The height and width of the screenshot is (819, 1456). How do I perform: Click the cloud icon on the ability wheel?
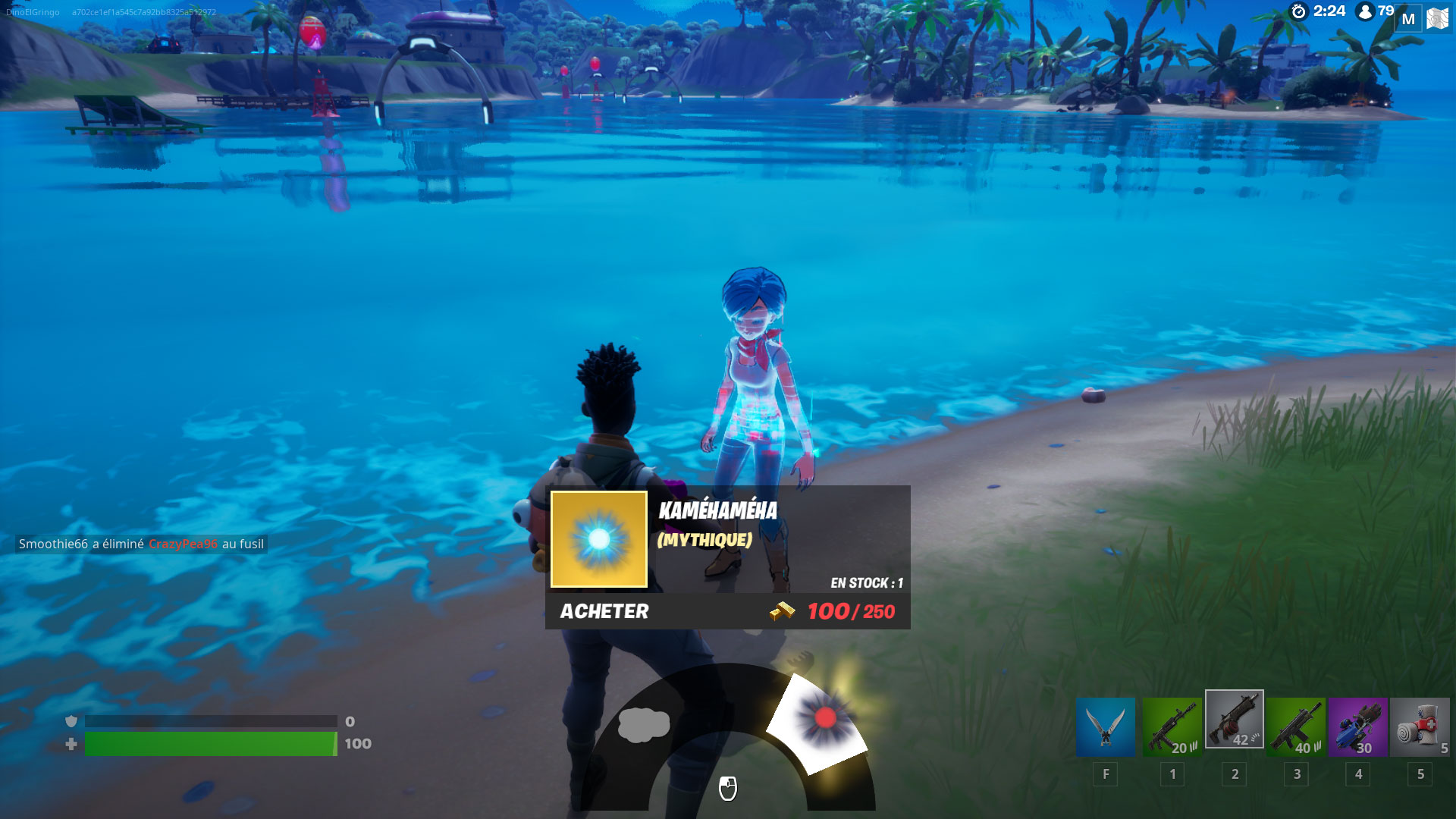click(645, 726)
